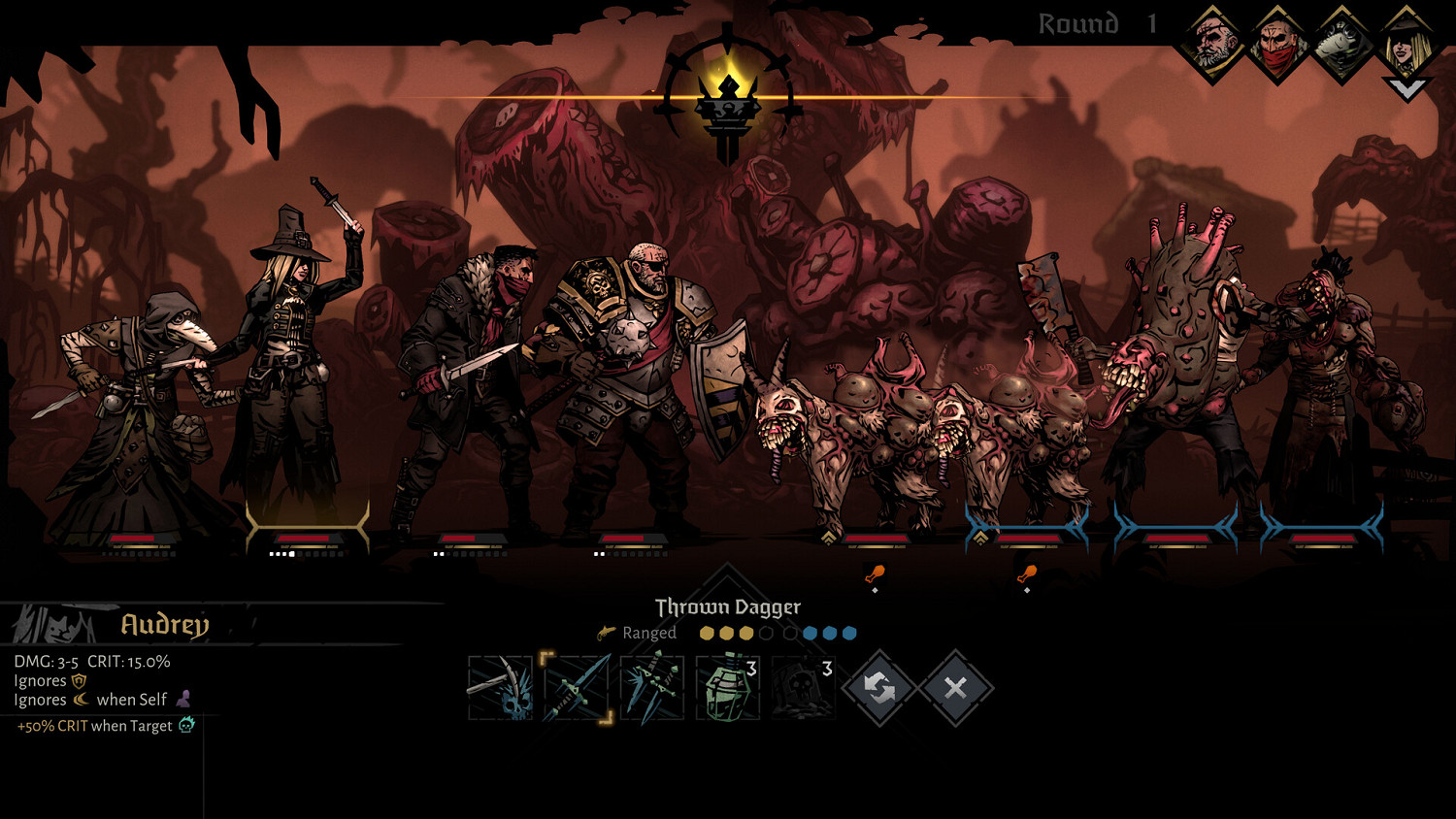1456x819 pixels.
Task: Choose the Thrown Dagger skill icon
Action: pos(577,688)
